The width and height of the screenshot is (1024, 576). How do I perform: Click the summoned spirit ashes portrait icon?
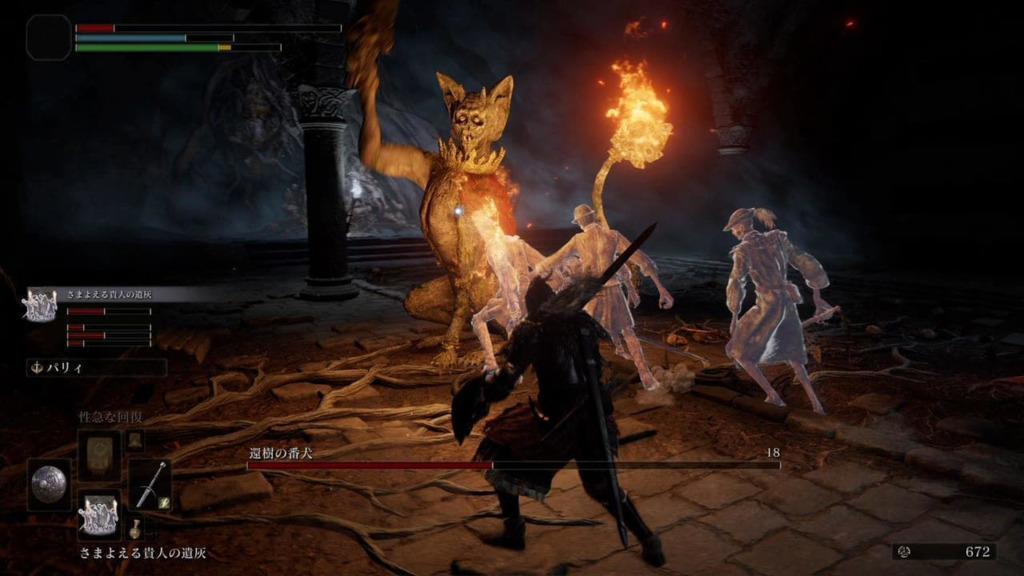(x=40, y=305)
